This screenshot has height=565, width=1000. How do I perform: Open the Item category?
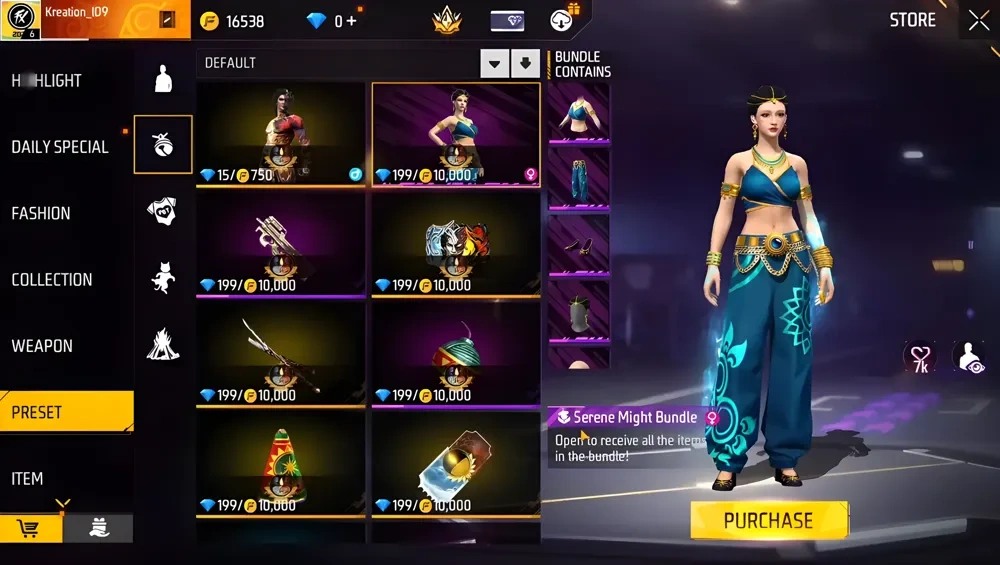coord(27,479)
